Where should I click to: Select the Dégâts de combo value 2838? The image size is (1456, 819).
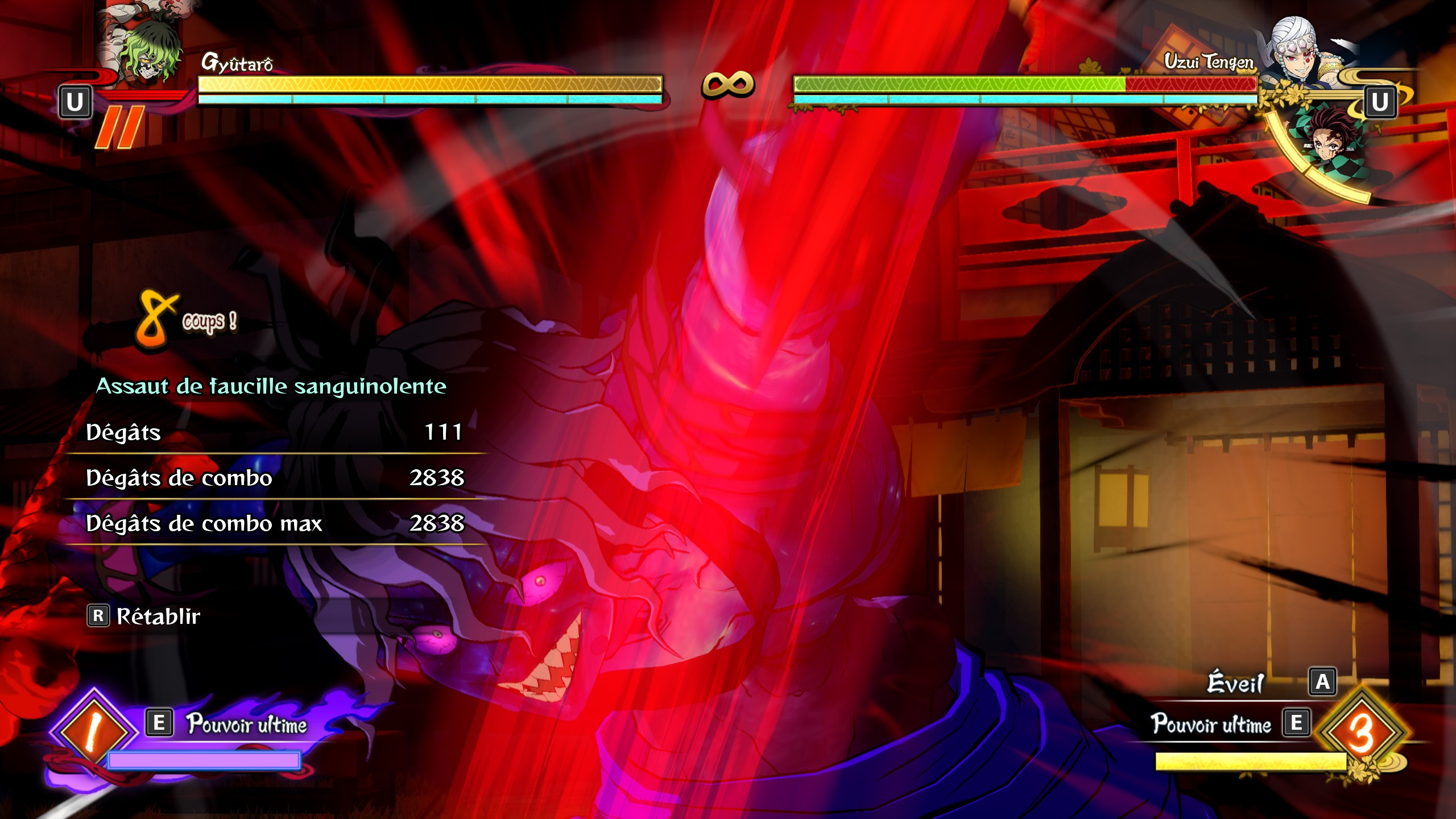pos(444,481)
